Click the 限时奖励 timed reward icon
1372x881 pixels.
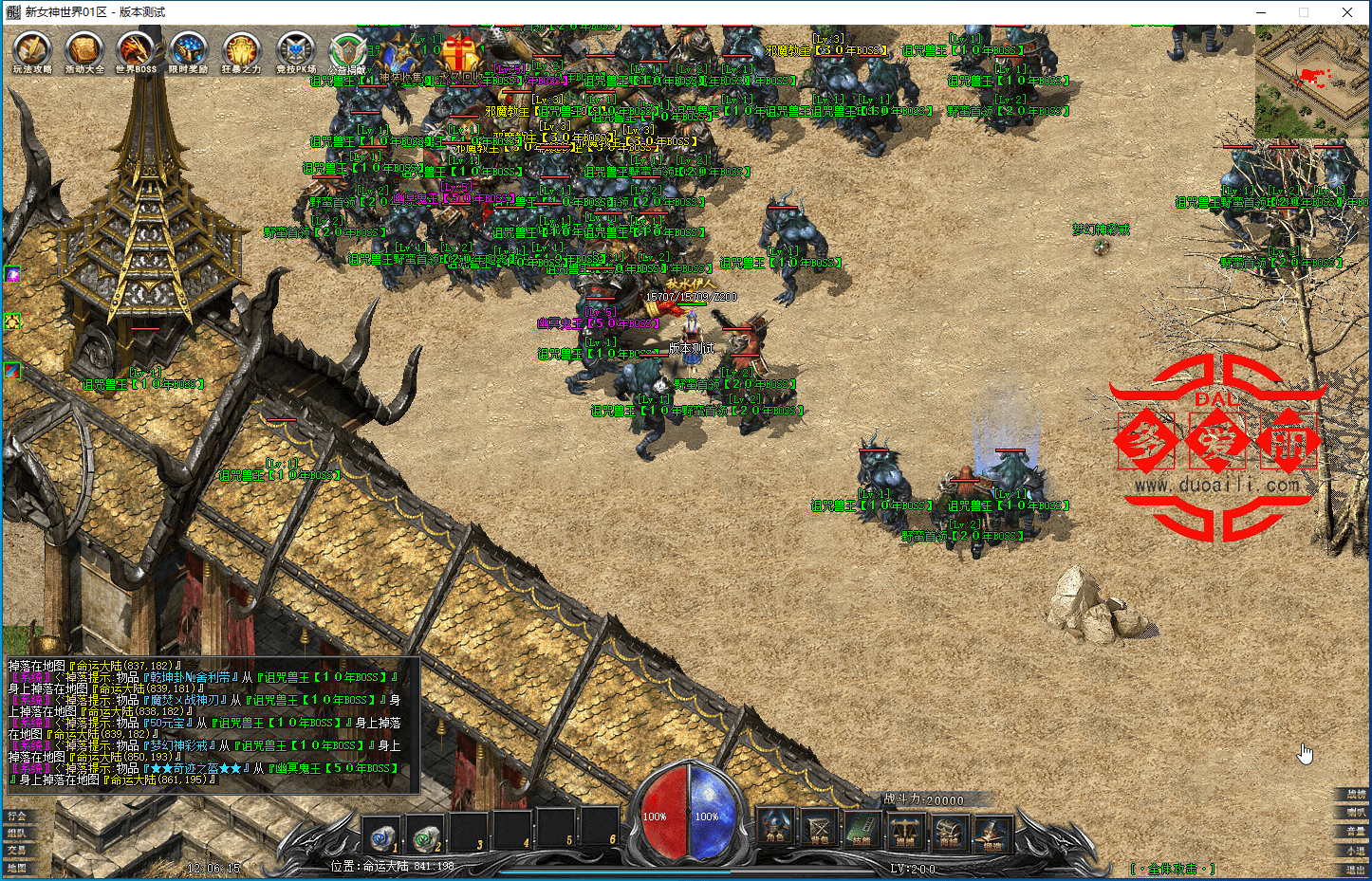click(188, 51)
